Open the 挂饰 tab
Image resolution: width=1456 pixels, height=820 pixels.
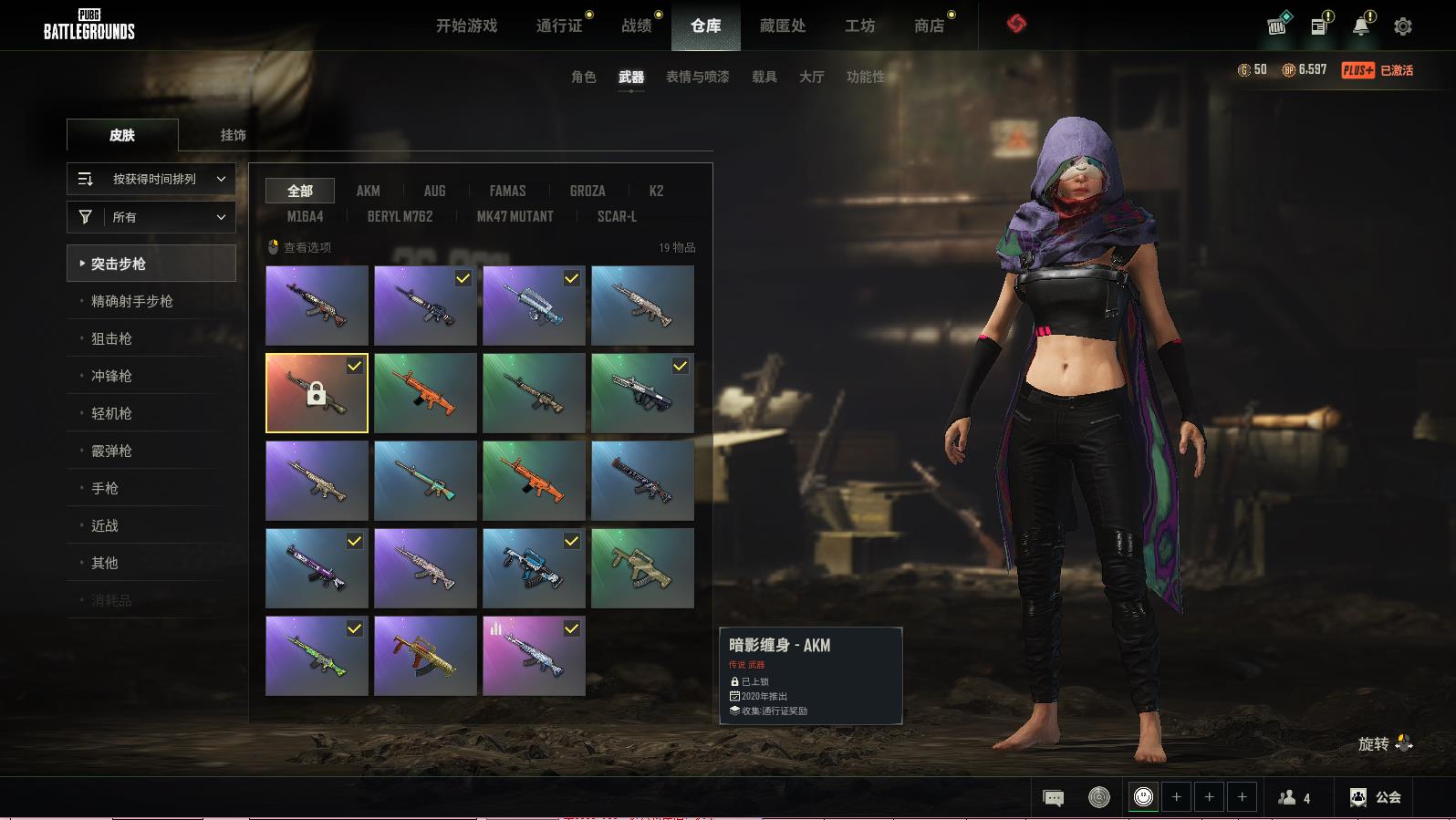tap(233, 135)
